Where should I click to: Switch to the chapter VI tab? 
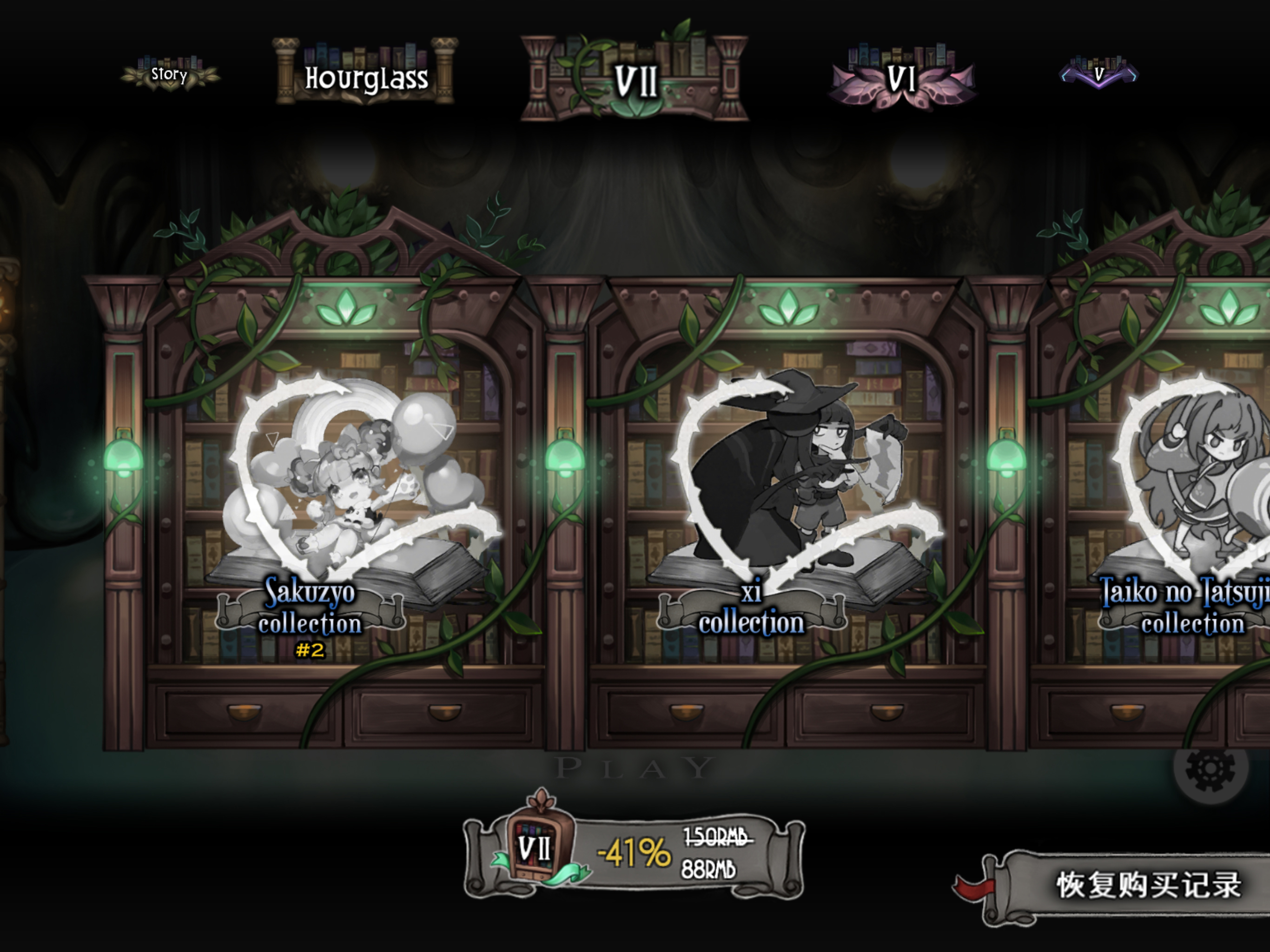click(x=901, y=78)
